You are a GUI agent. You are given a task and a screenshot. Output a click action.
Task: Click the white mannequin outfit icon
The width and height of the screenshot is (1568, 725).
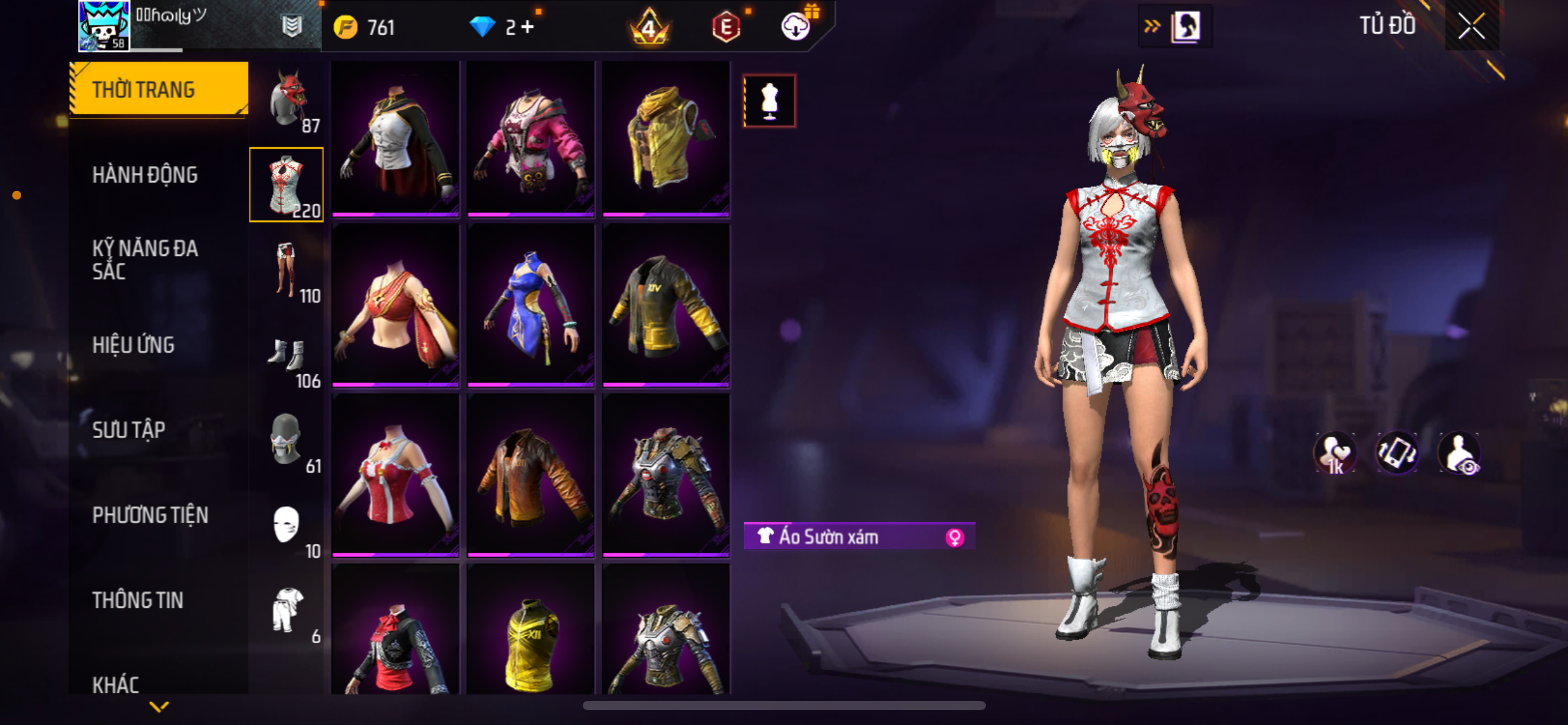pyautogui.click(x=769, y=101)
